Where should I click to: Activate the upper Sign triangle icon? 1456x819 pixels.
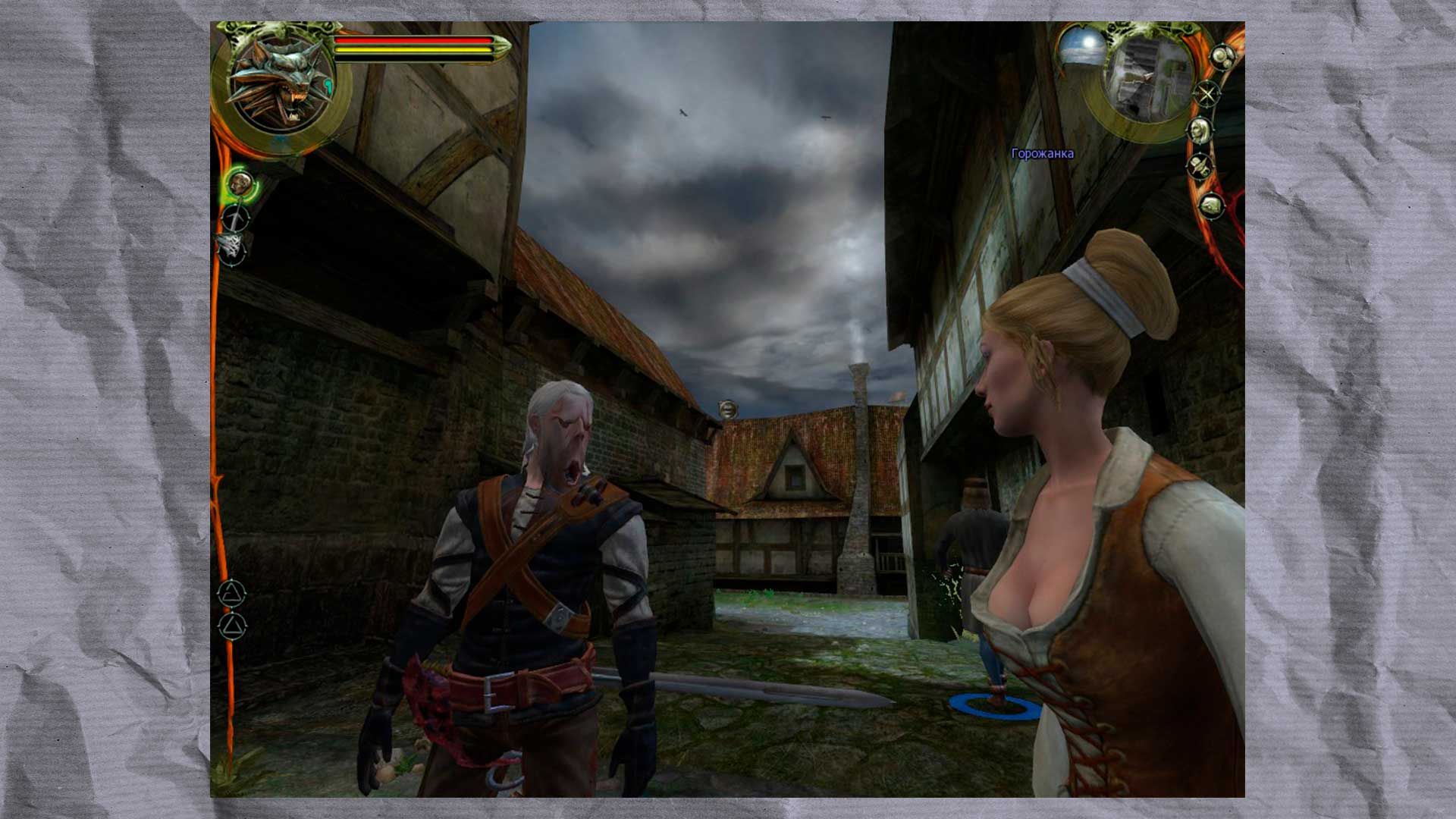click(232, 592)
